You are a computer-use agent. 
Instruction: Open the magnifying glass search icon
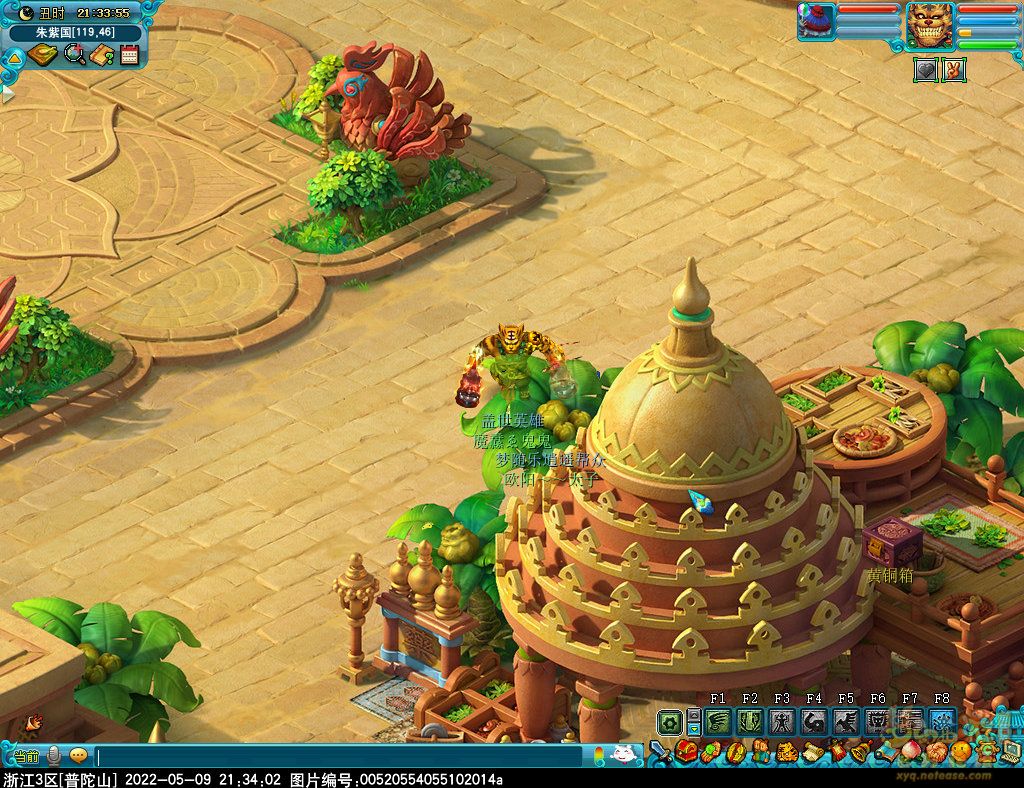[x=74, y=55]
